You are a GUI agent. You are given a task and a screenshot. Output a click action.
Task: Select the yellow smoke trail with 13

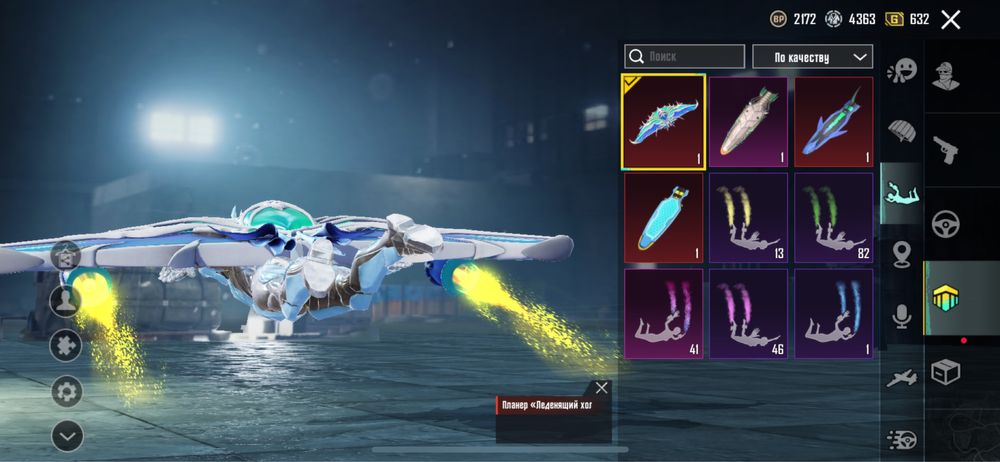coord(748,217)
